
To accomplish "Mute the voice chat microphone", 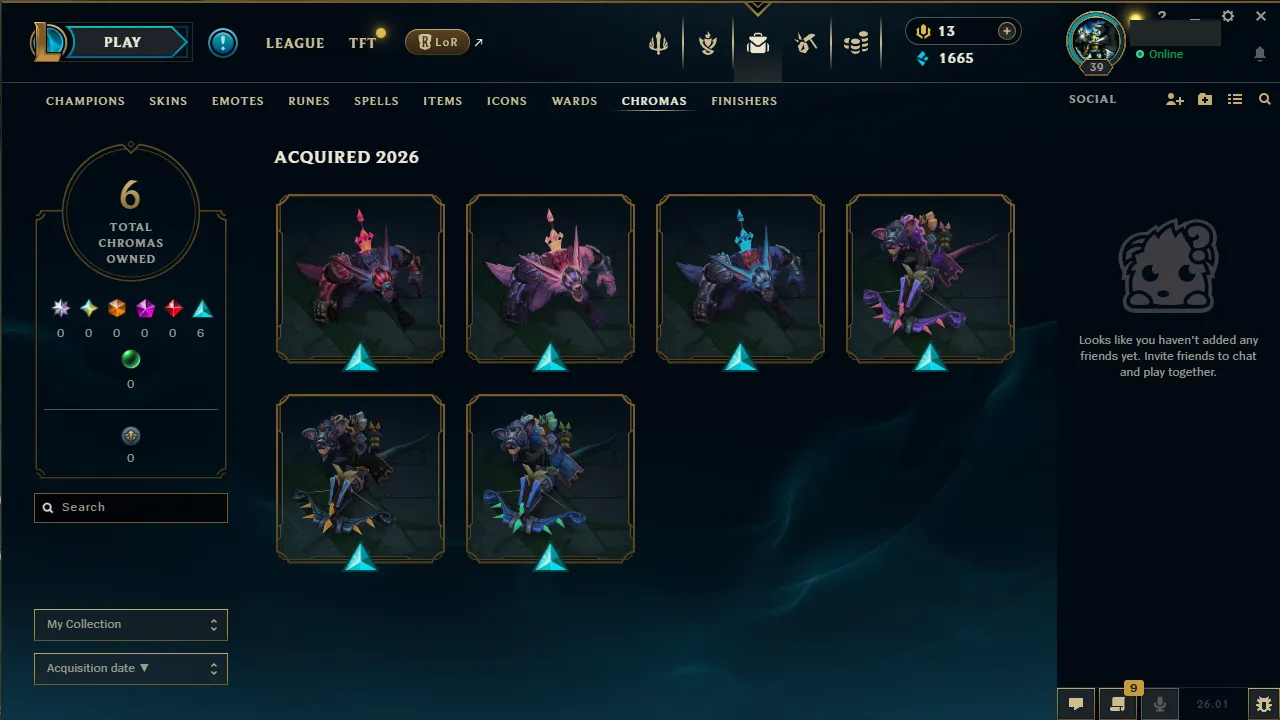I will 1159,704.
